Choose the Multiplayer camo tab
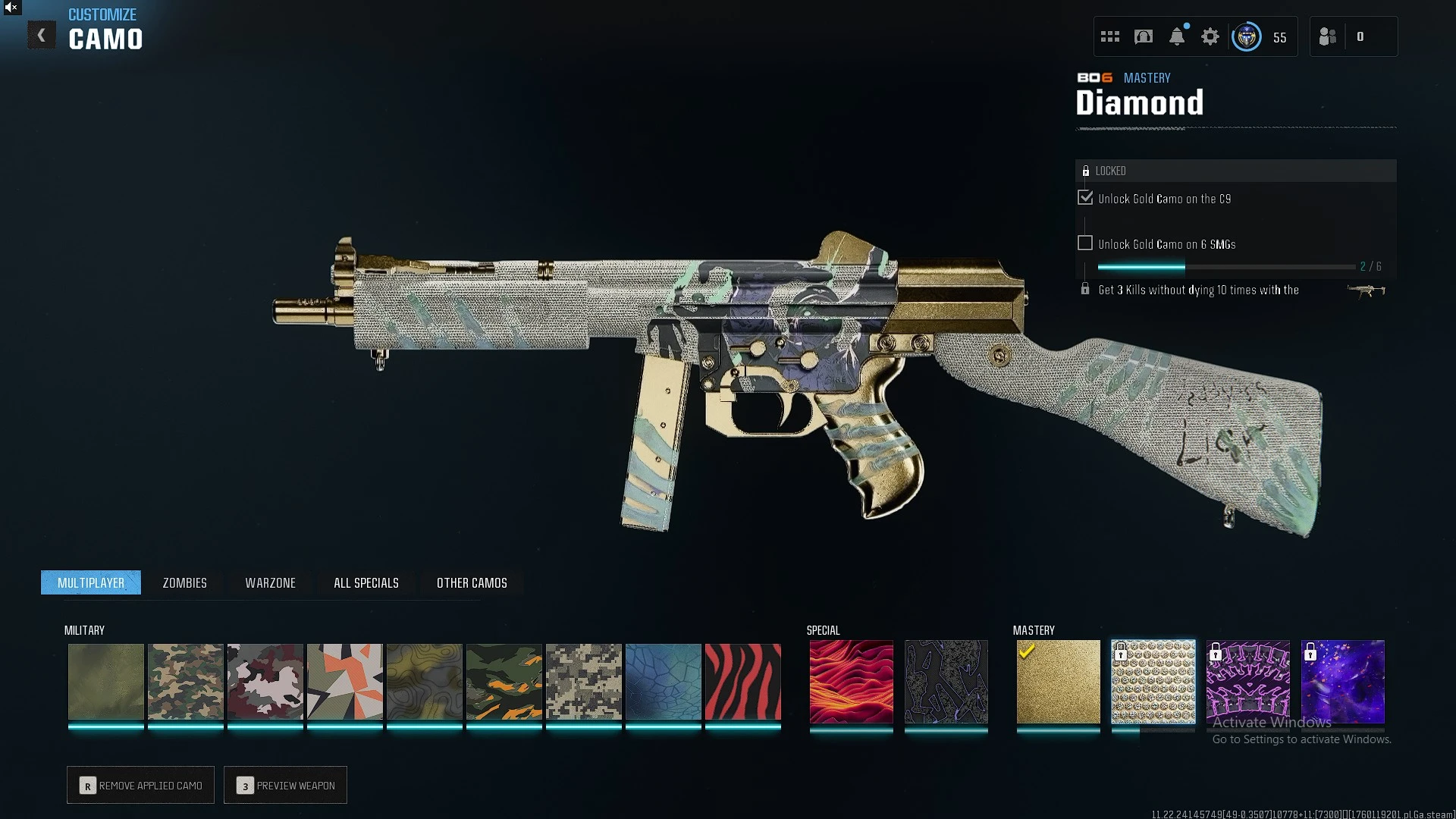This screenshot has height=819, width=1456. tap(91, 582)
